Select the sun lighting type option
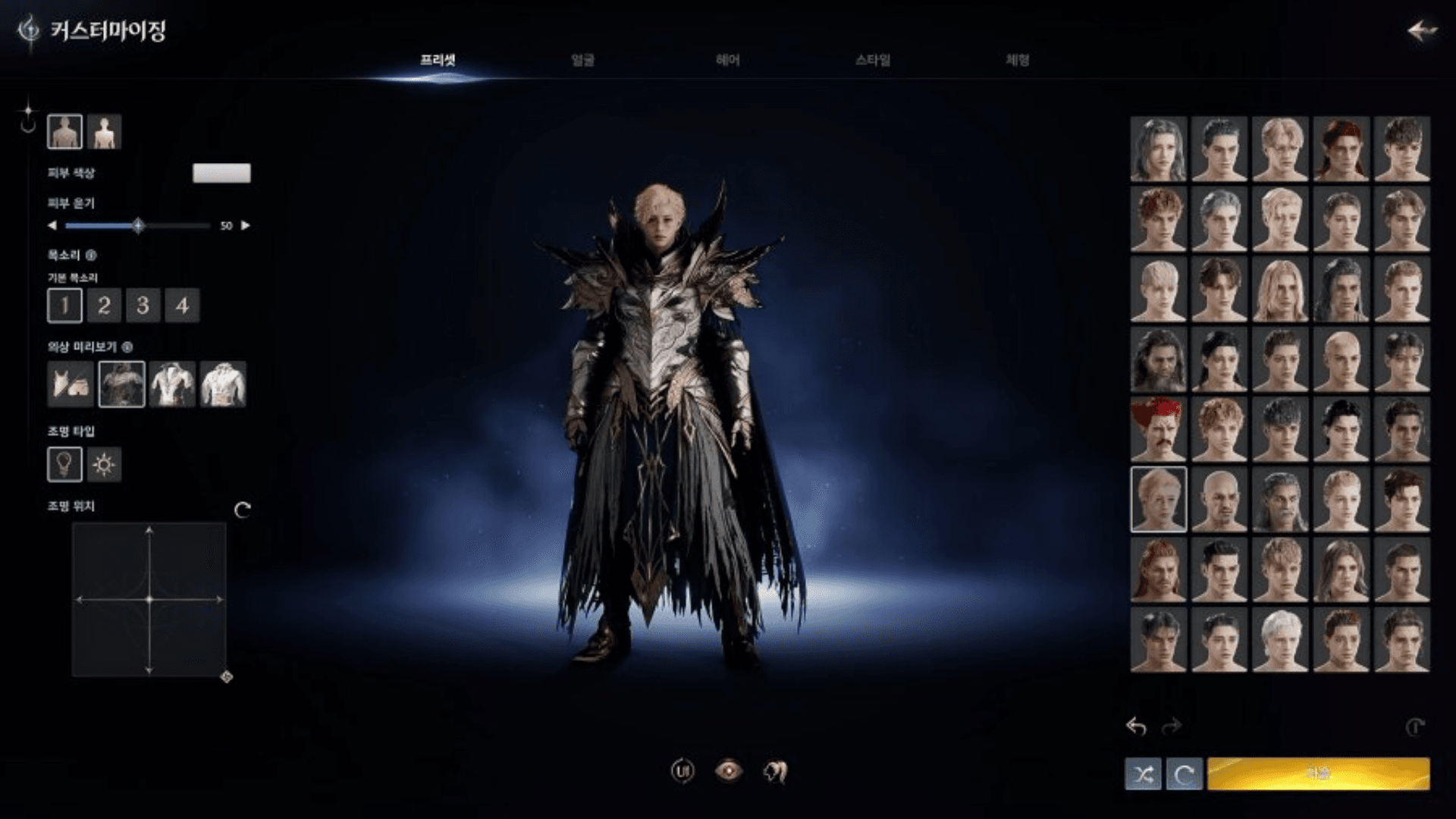The image size is (1456, 819). [x=105, y=464]
